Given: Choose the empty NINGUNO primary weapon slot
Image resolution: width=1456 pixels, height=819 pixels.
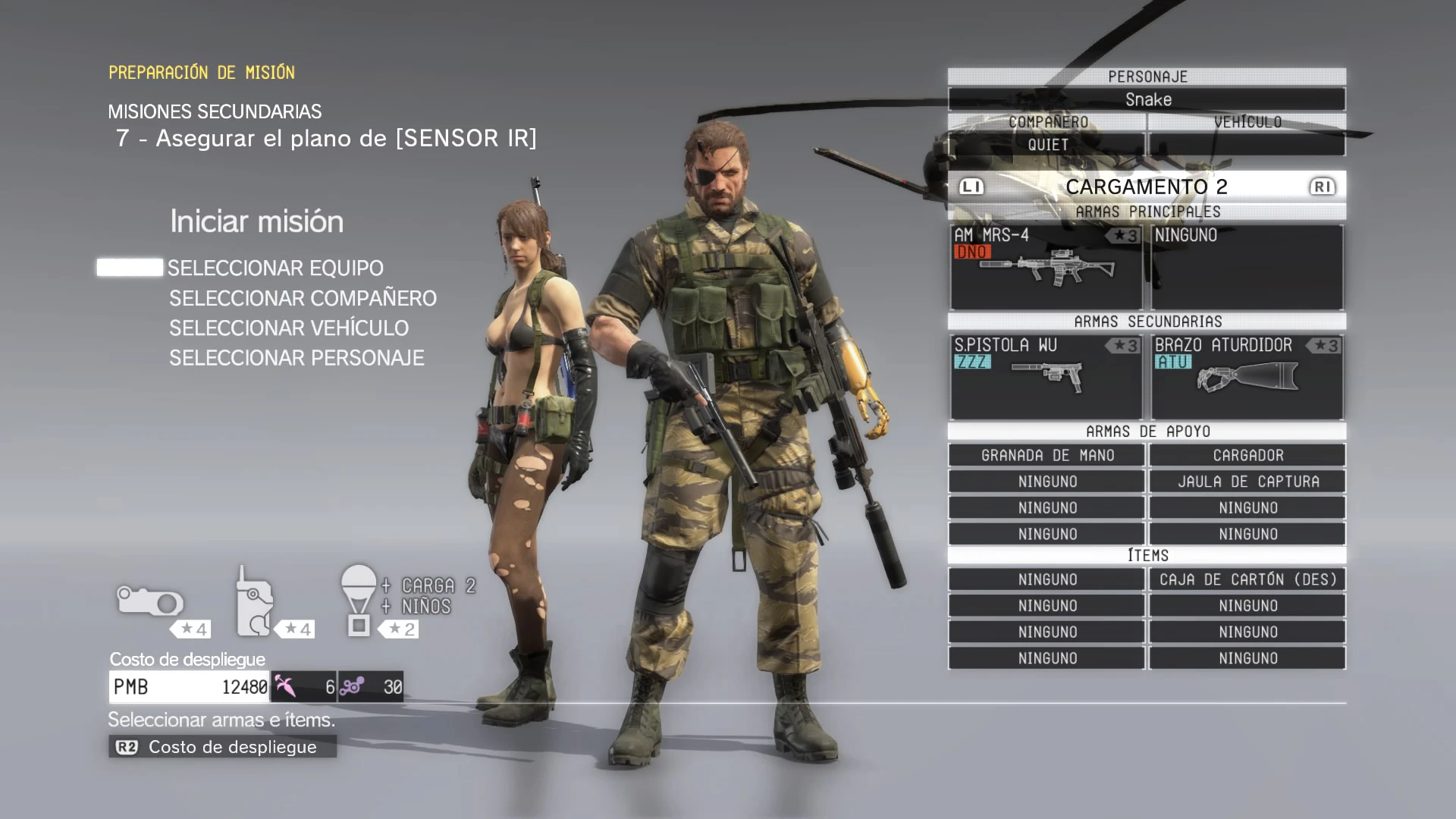Looking at the screenshot, I should click(x=1247, y=267).
